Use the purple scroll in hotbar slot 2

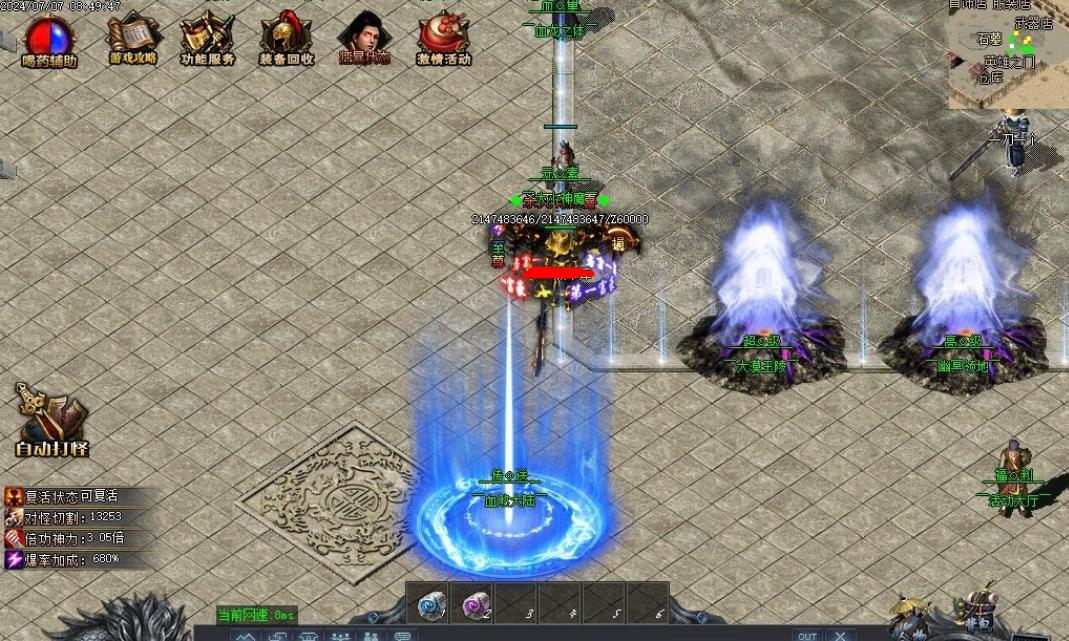pyautogui.click(x=473, y=603)
